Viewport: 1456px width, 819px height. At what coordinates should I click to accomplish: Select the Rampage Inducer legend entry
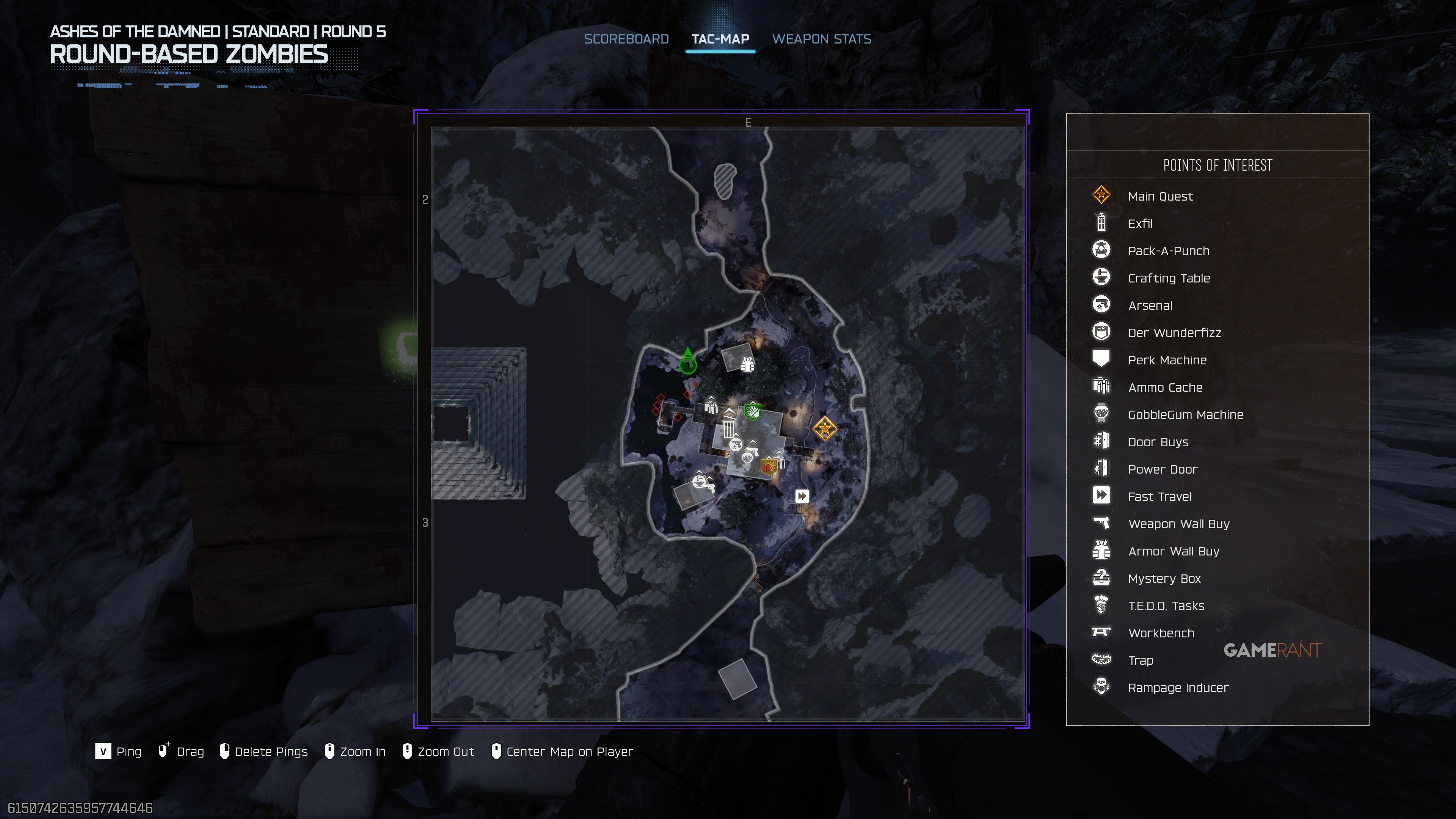[x=1178, y=688]
